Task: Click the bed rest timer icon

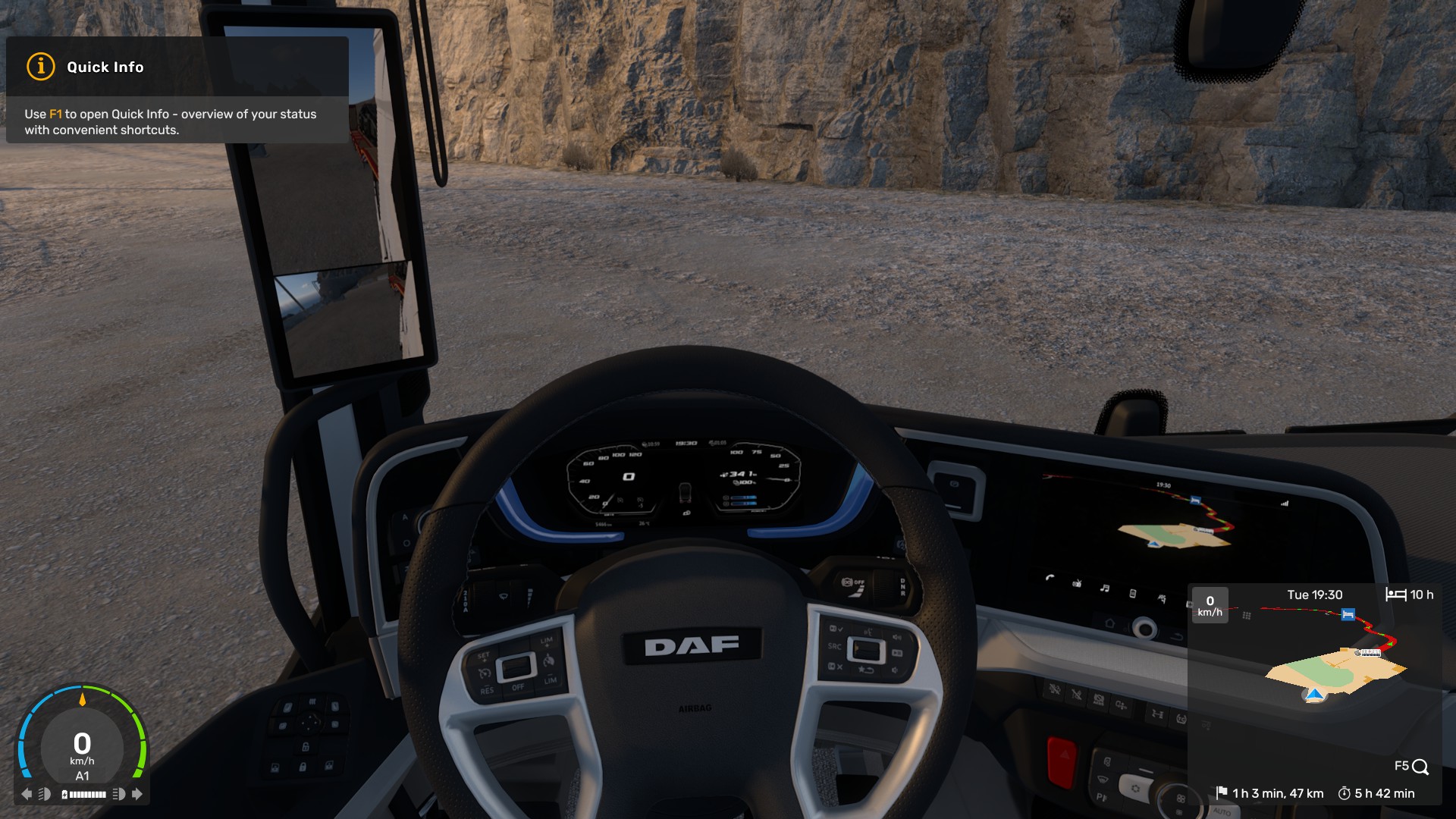Action: click(x=1395, y=595)
